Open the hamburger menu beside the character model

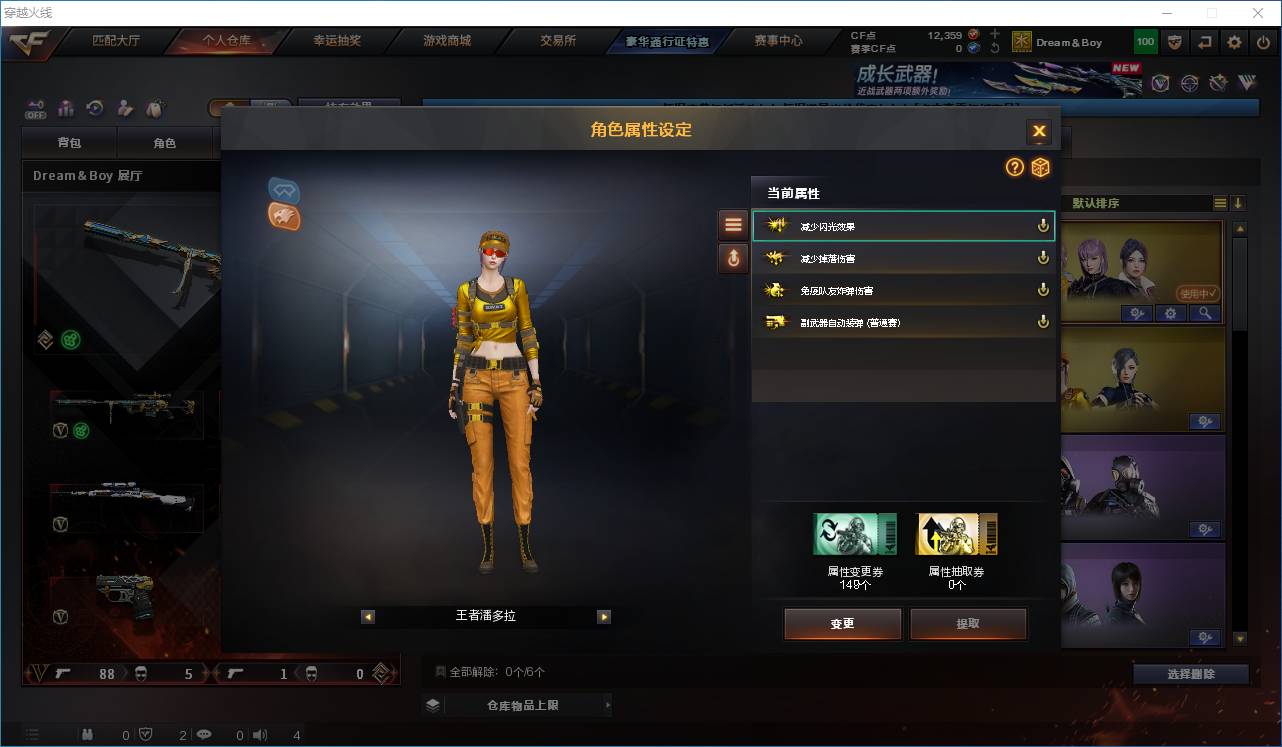point(733,223)
